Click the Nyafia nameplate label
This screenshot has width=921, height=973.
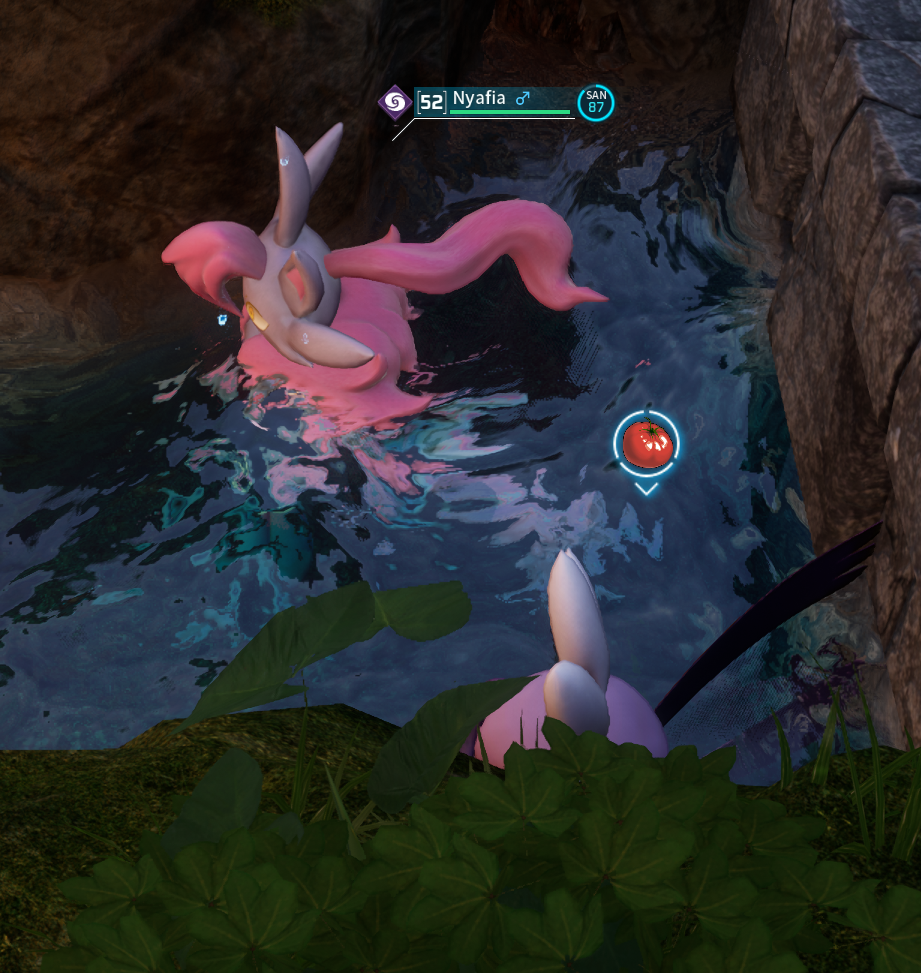click(479, 98)
